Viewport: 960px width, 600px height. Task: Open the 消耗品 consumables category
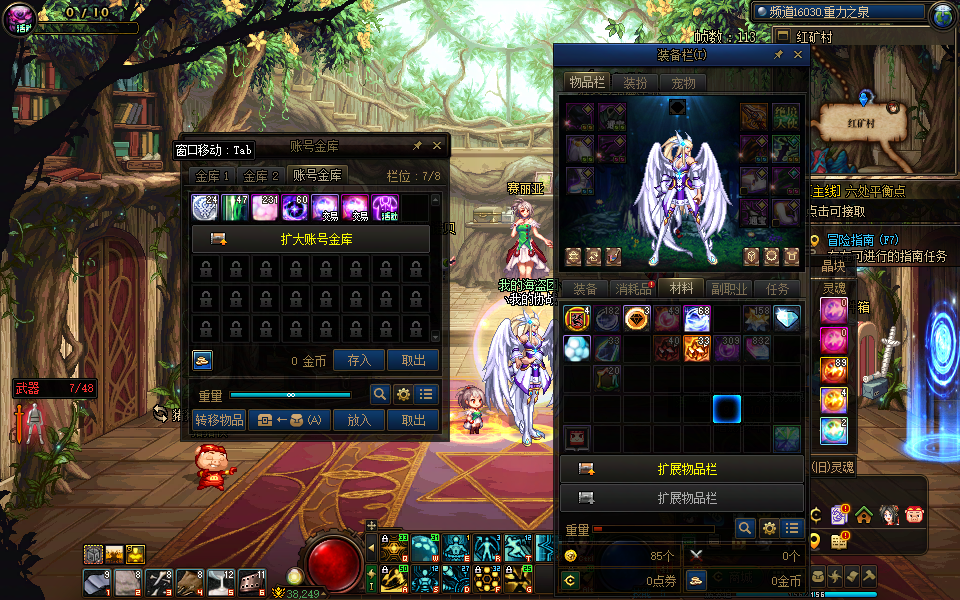632,289
